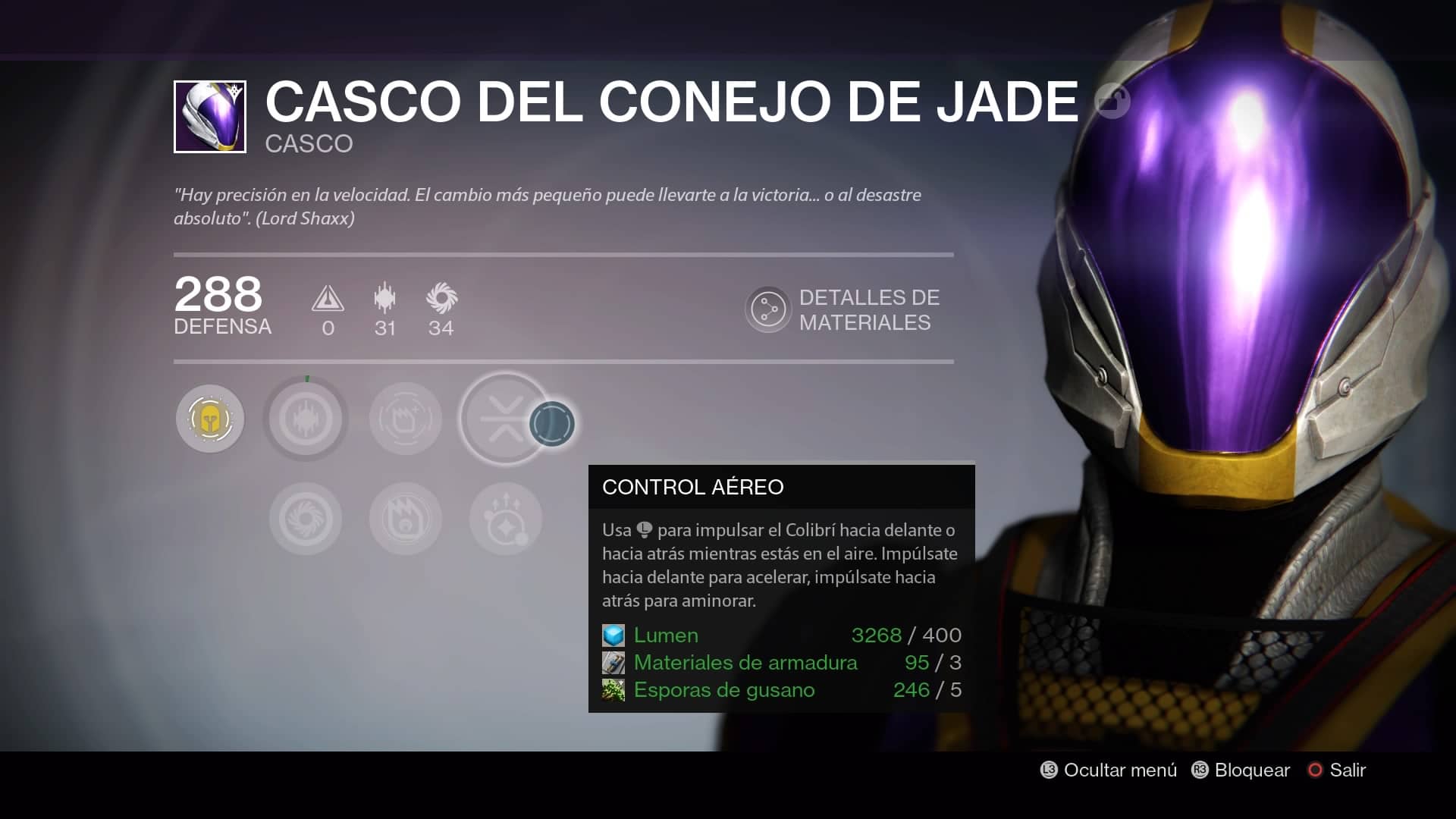Select the swirling vortex strength perk node
Image resolution: width=1456 pixels, height=819 pixels.
tap(306, 519)
